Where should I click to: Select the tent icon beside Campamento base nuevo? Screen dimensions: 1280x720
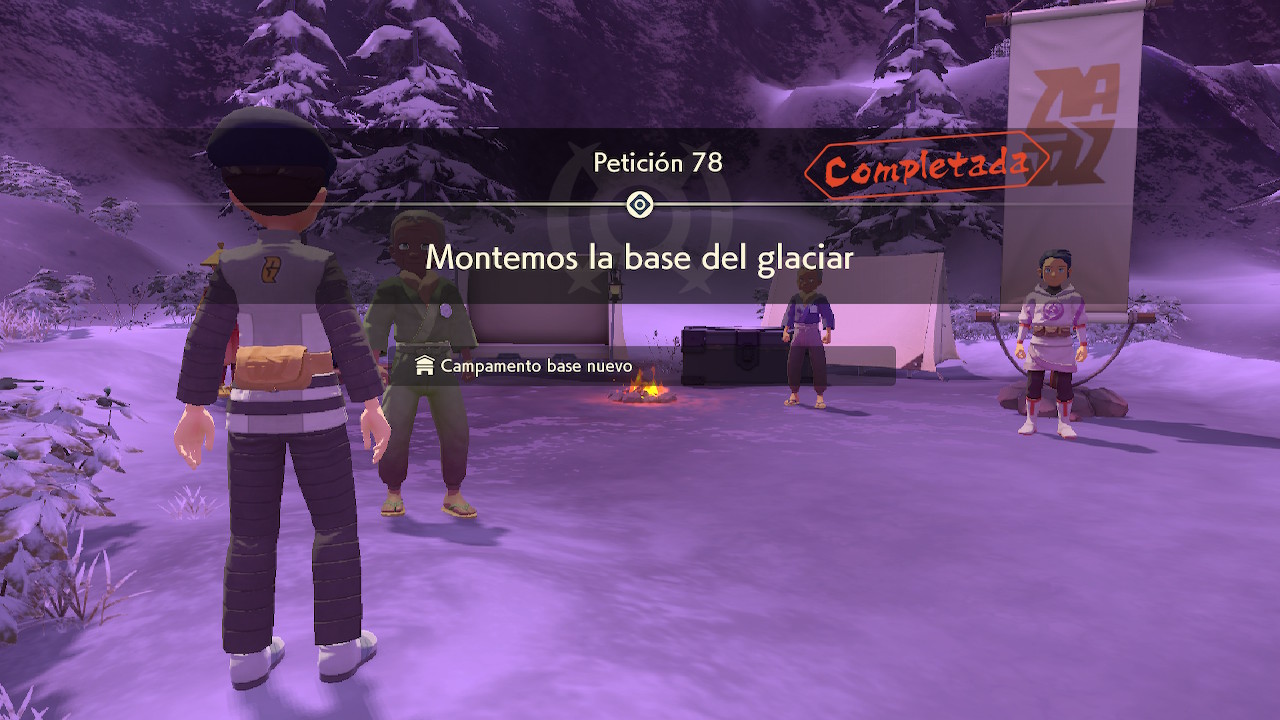click(424, 366)
